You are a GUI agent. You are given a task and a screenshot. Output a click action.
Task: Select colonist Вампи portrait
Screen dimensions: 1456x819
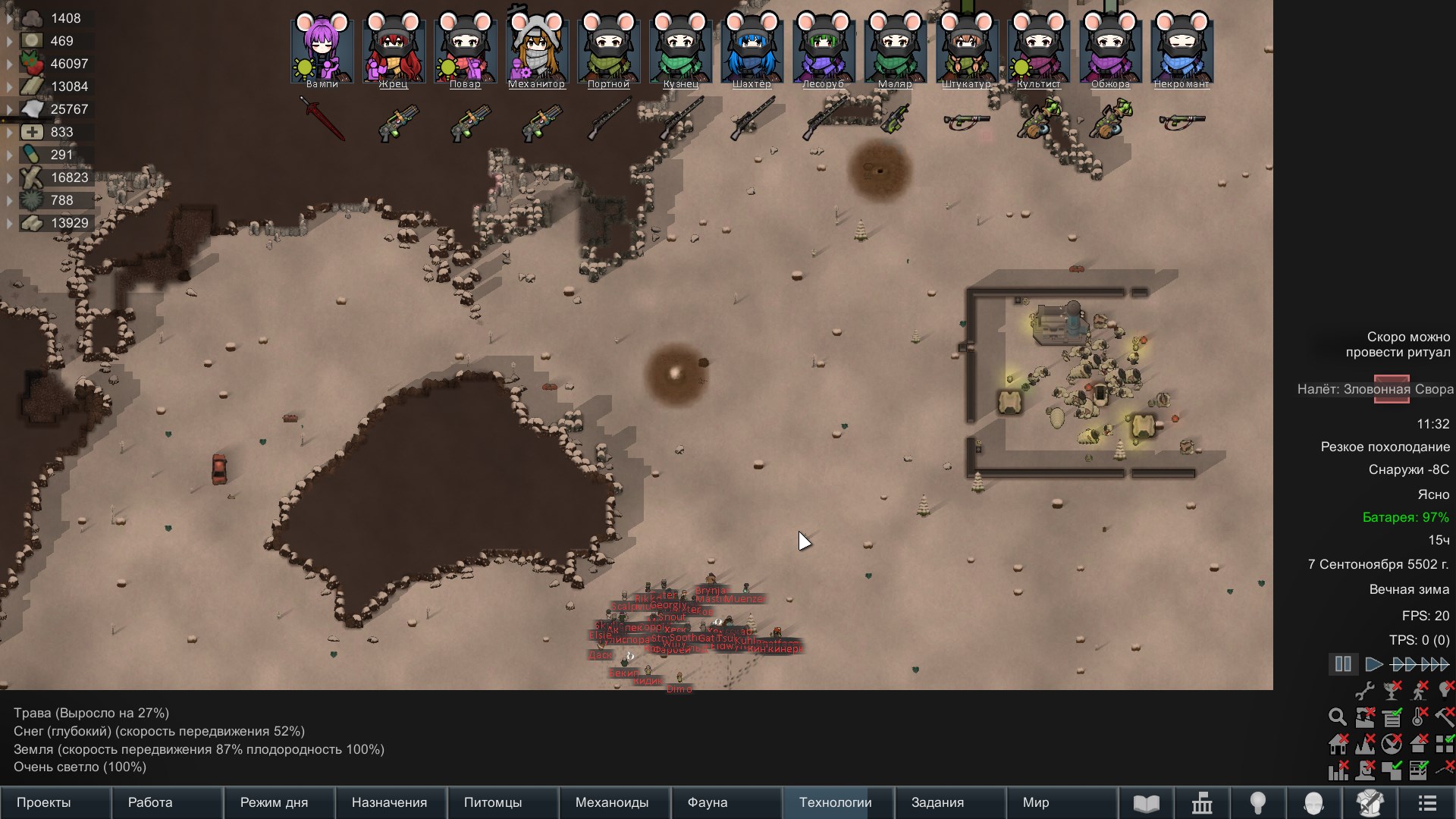tap(322, 48)
